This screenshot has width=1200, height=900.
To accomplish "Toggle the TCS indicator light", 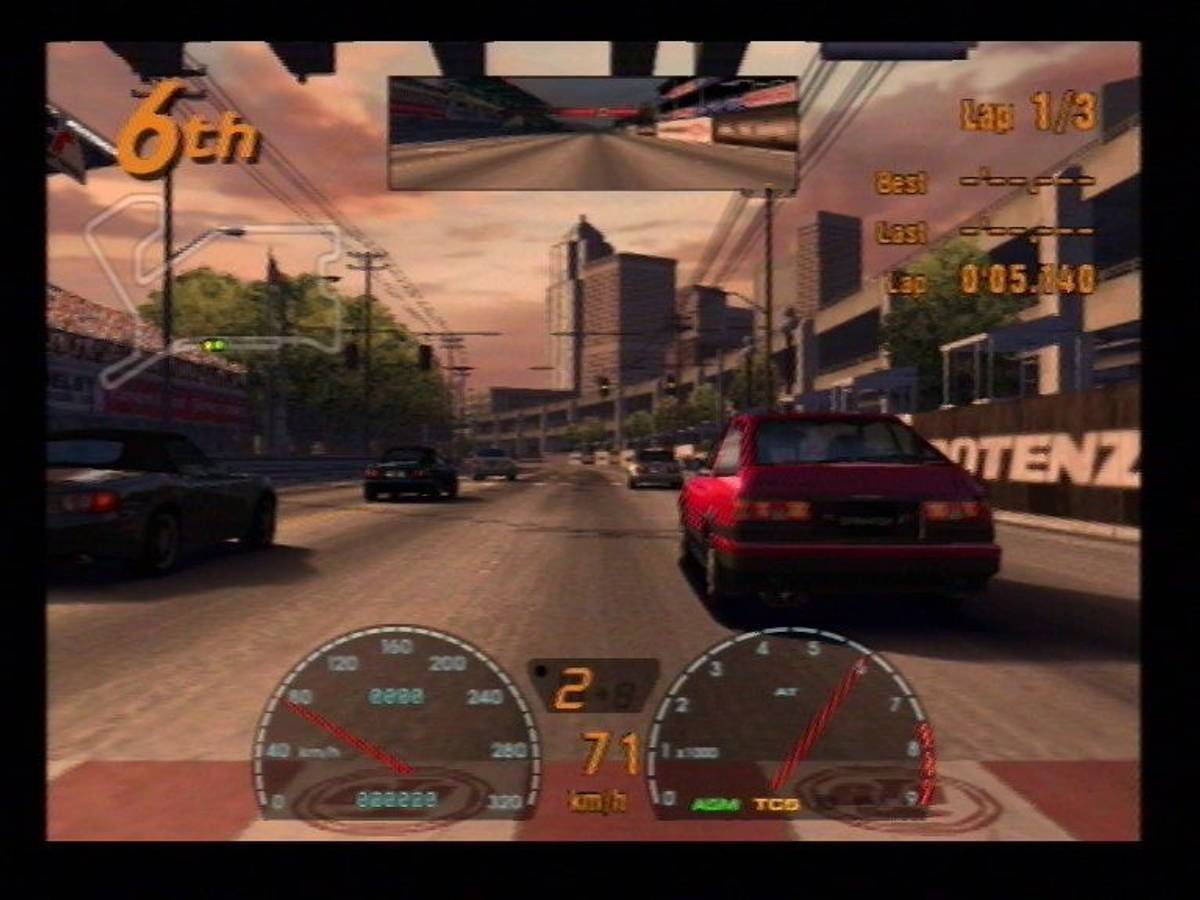I will tap(776, 804).
